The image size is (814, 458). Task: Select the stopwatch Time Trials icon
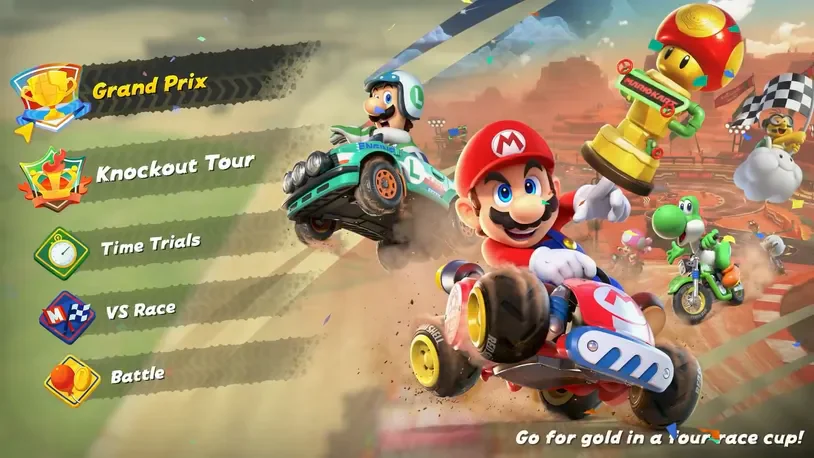(x=63, y=249)
